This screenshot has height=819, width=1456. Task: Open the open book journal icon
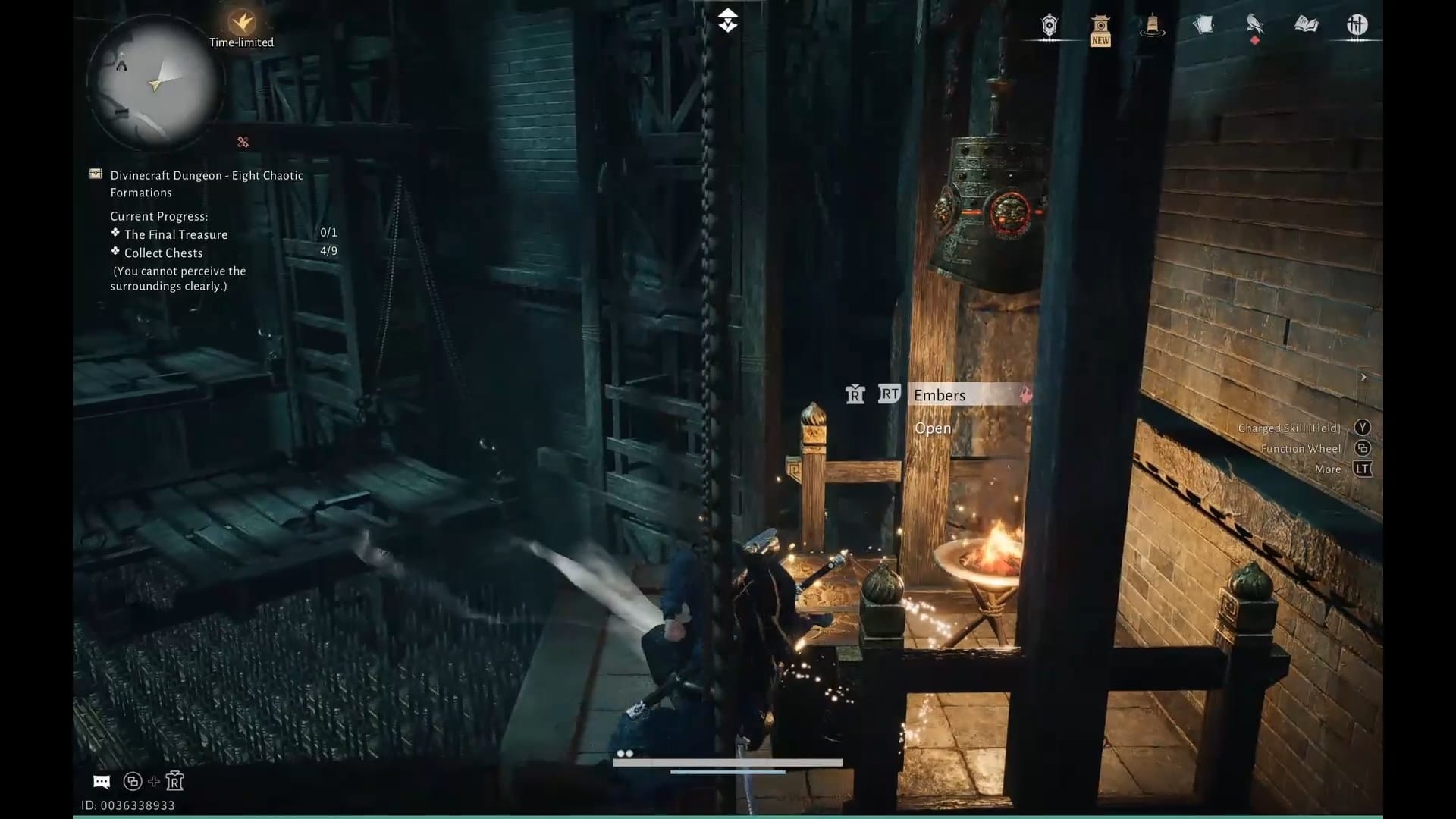pos(1306,25)
